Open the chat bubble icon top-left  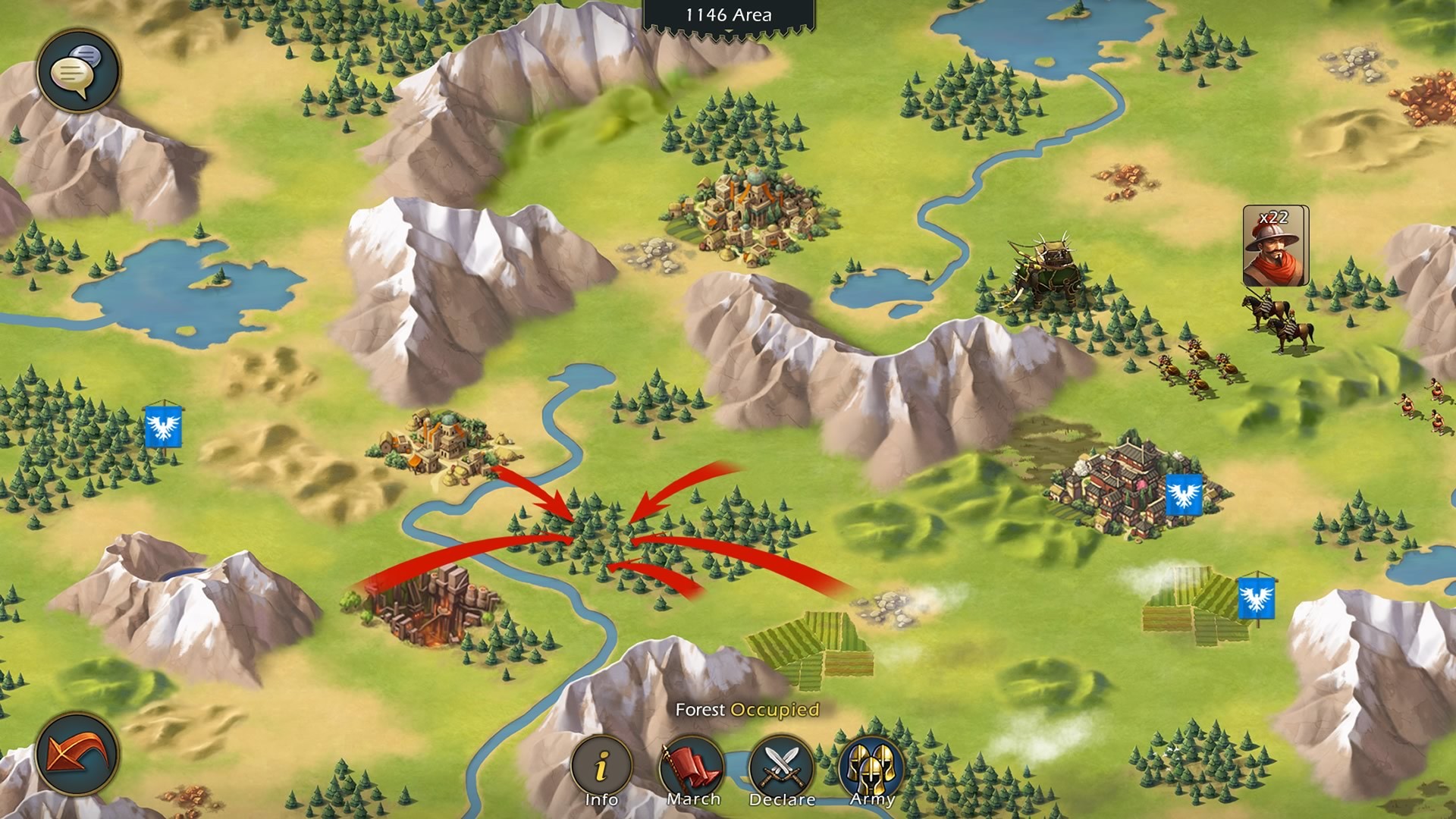click(x=77, y=70)
